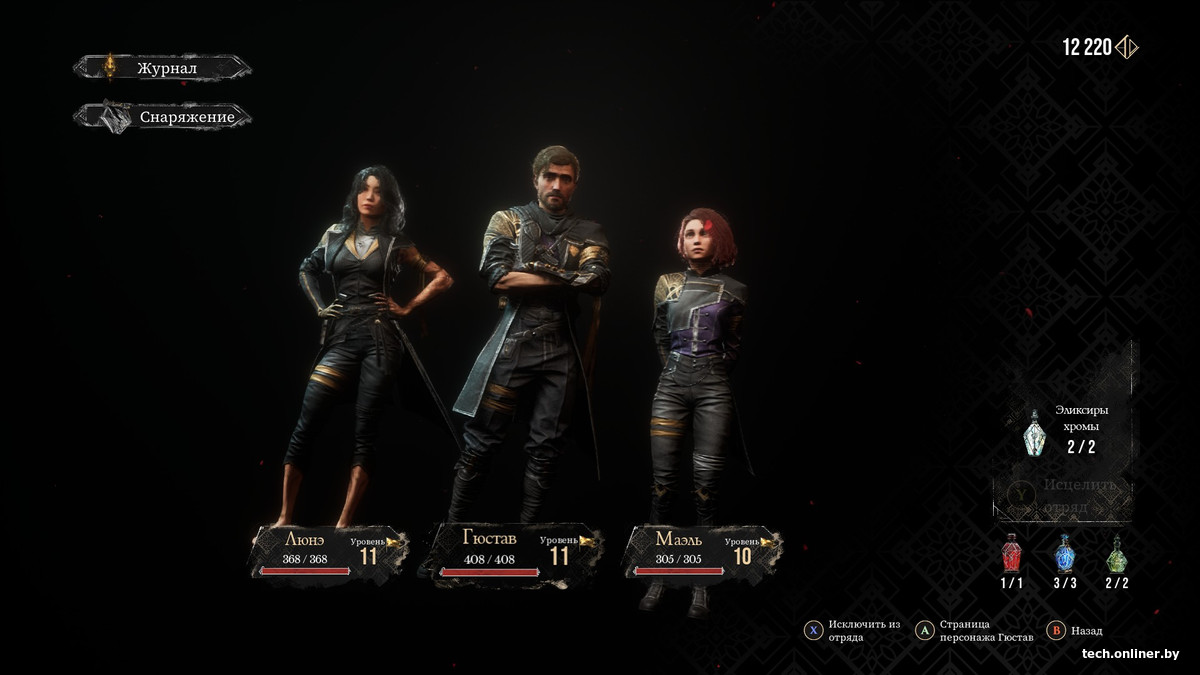Open the Журнал menu entry

pos(163,68)
